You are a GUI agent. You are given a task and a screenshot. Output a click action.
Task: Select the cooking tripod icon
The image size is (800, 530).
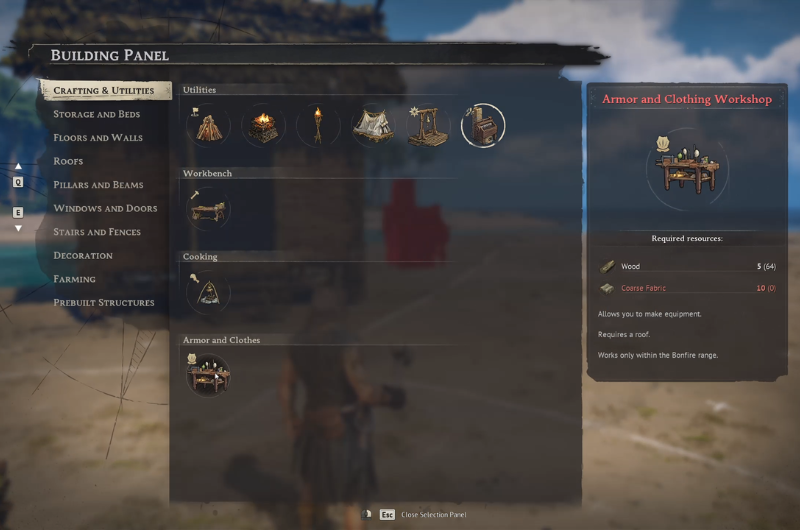(x=208, y=291)
